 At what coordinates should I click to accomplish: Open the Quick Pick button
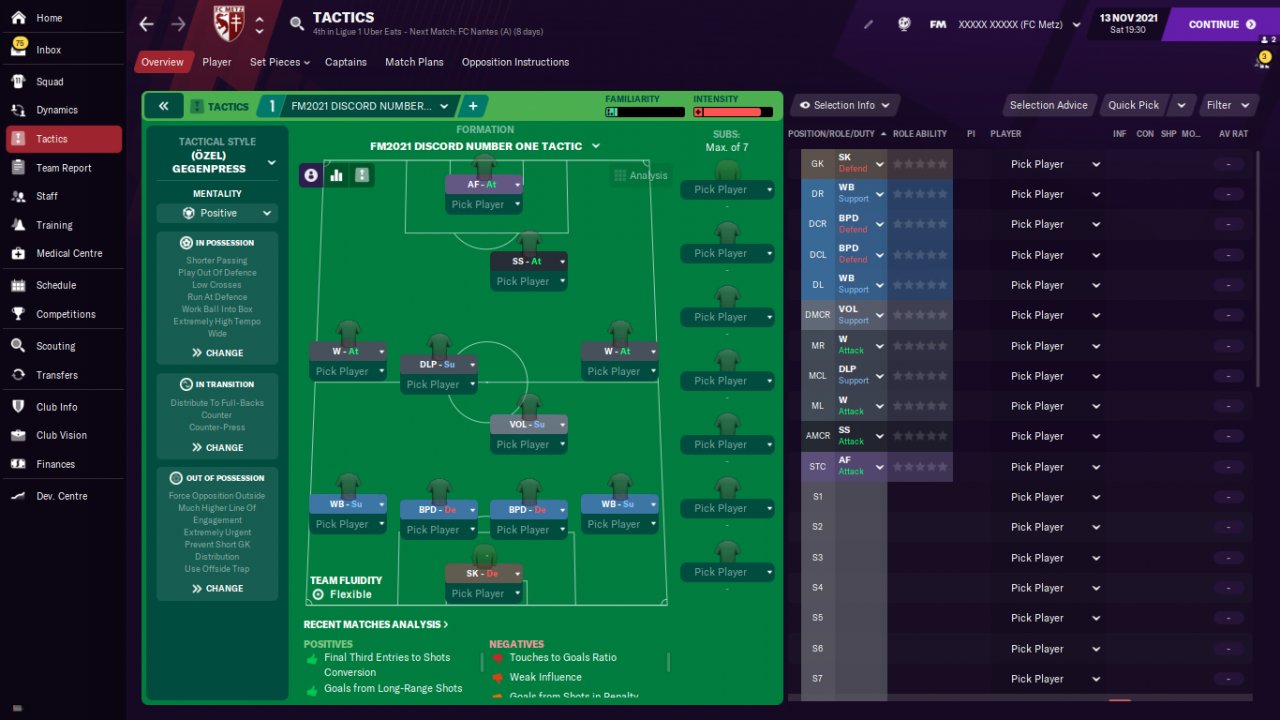[x=1134, y=105]
